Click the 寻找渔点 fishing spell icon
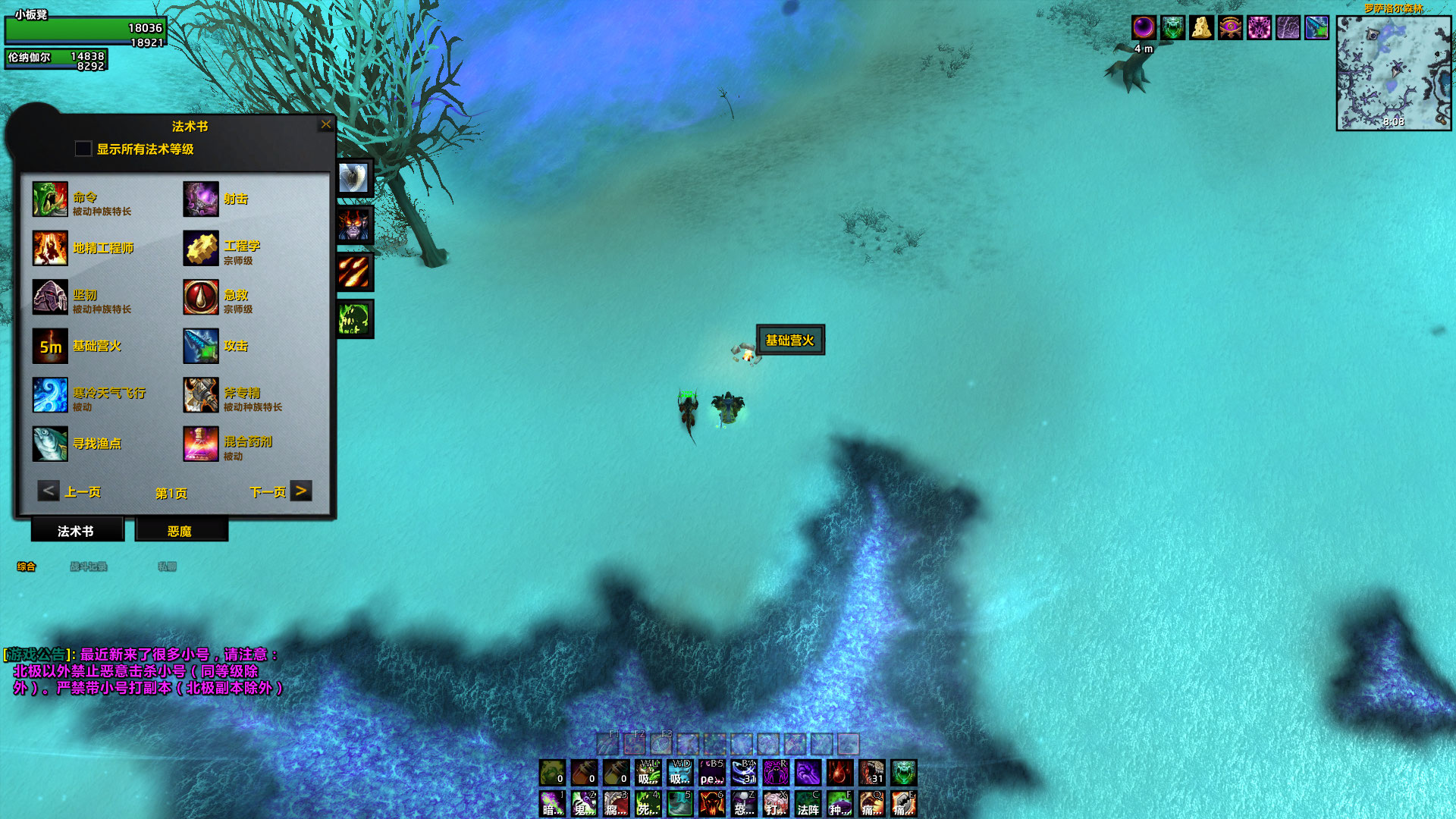 click(x=50, y=443)
